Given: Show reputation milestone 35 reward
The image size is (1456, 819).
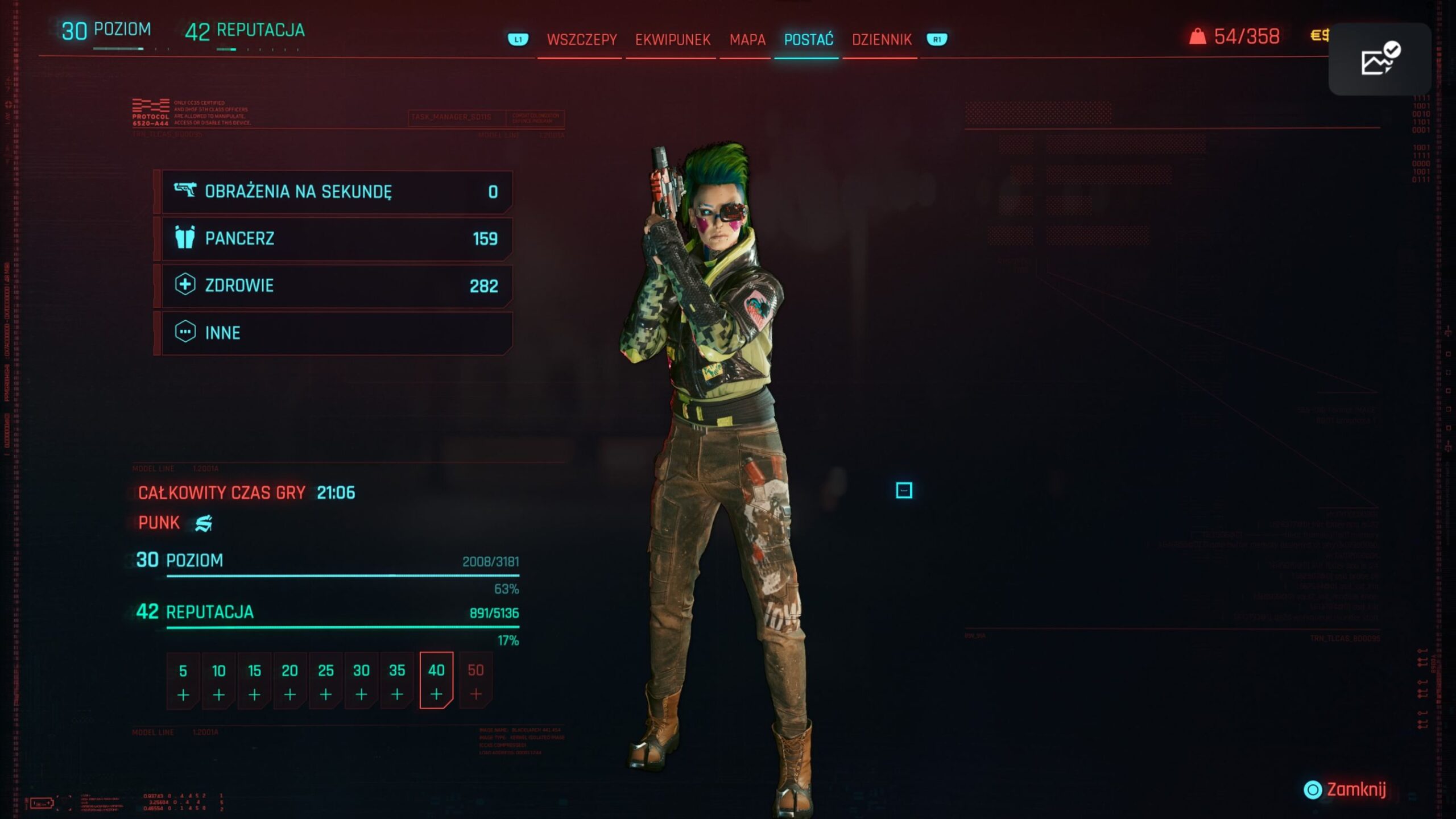Looking at the screenshot, I should (397, 681).
